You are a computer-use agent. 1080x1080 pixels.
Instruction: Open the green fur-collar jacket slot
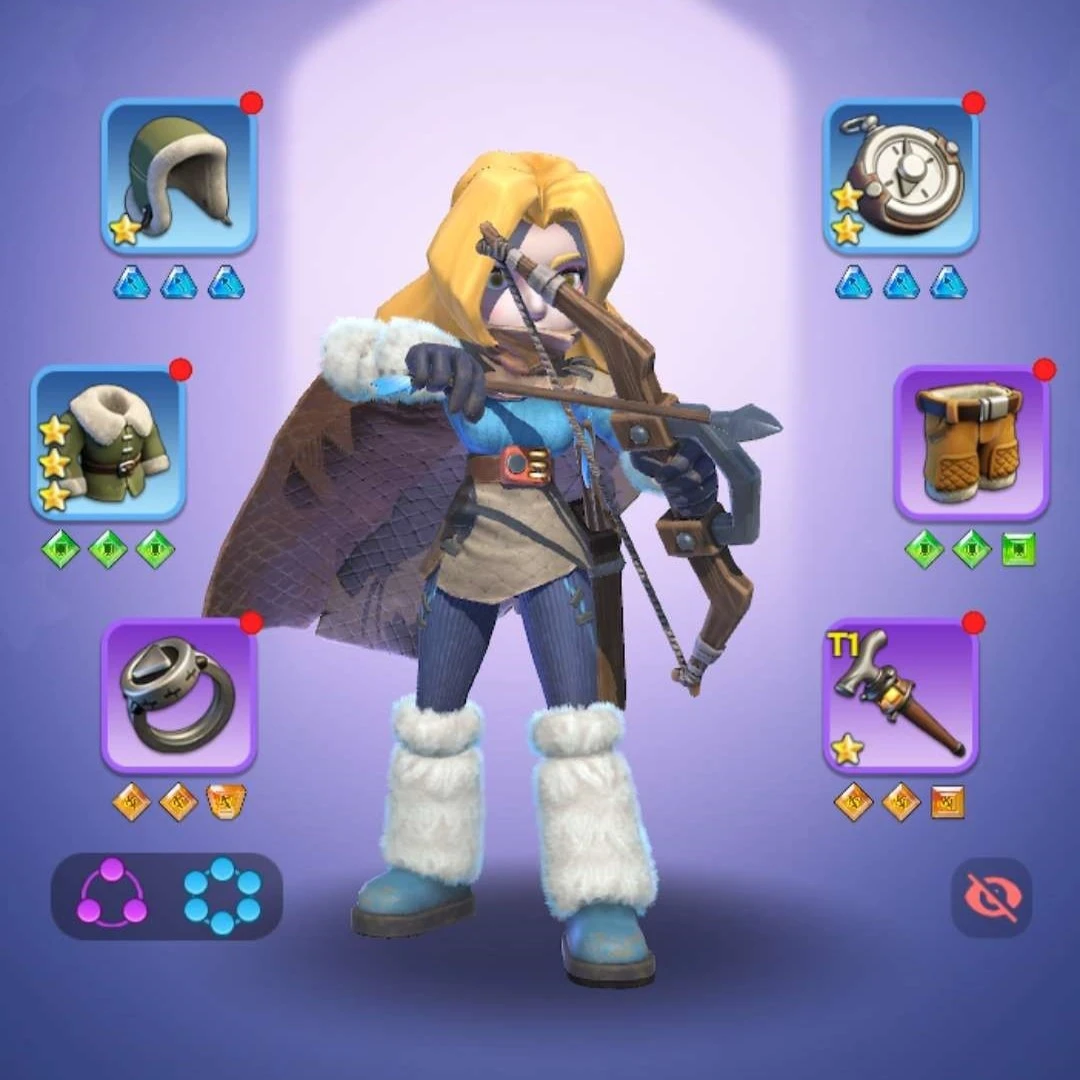(108, 443)
